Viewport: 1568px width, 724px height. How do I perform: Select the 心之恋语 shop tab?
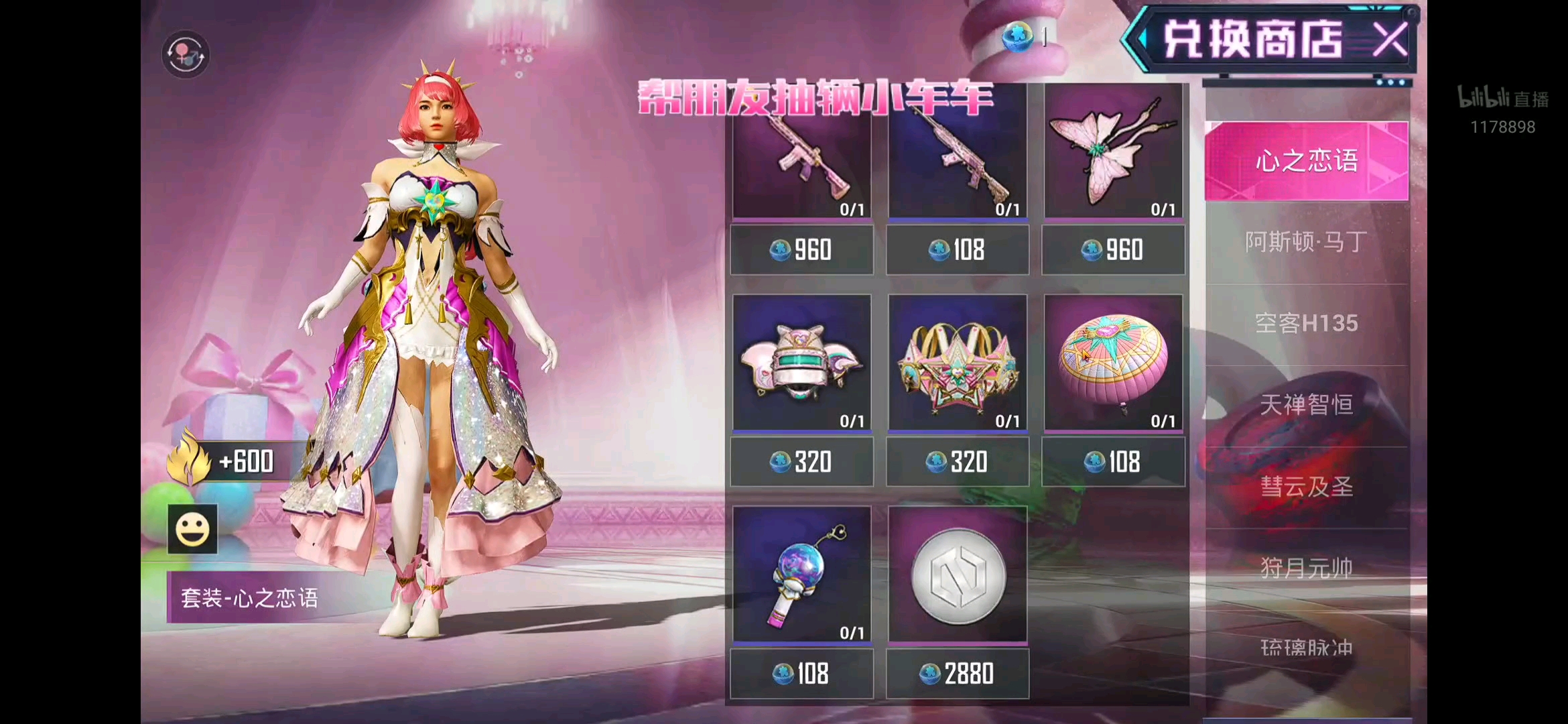tap(1306, 161)
